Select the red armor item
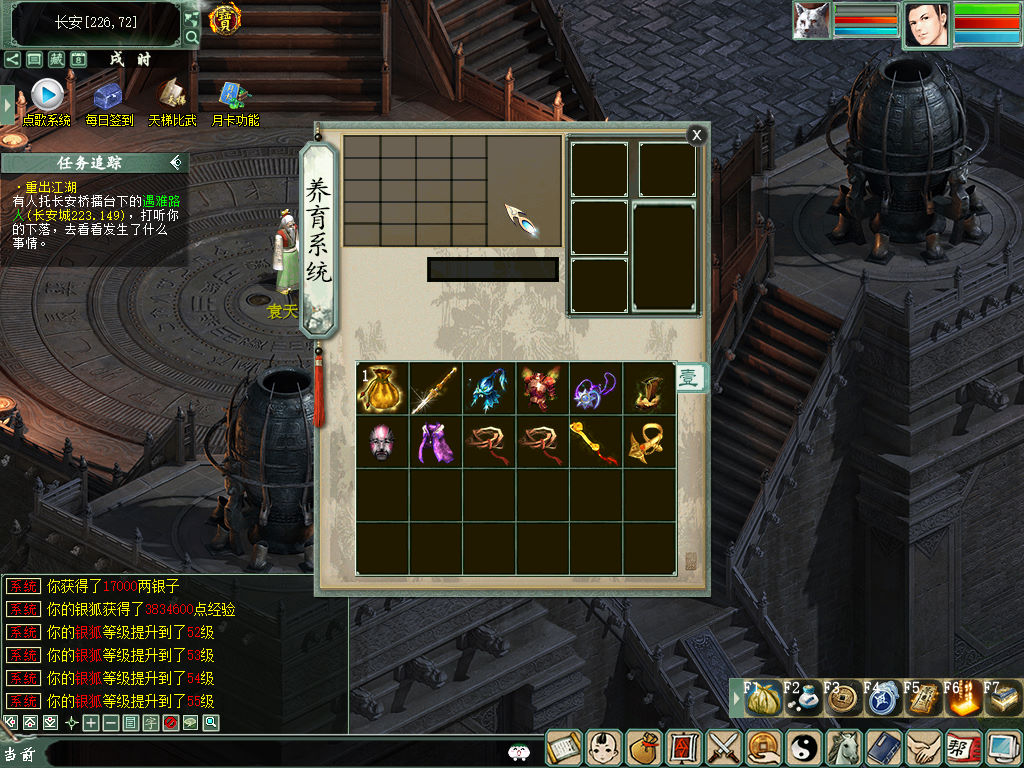Screen dimensions: 1024x768 coord(542,388)
